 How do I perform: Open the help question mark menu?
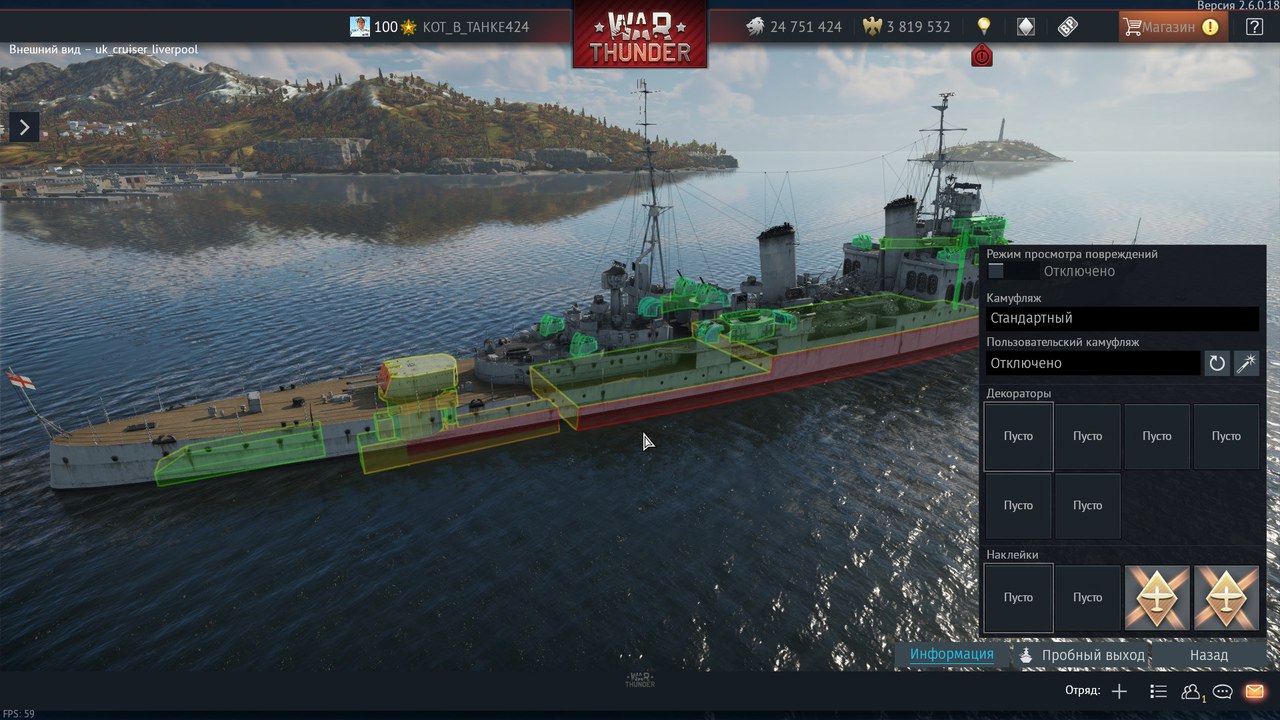pos(1254,27)
